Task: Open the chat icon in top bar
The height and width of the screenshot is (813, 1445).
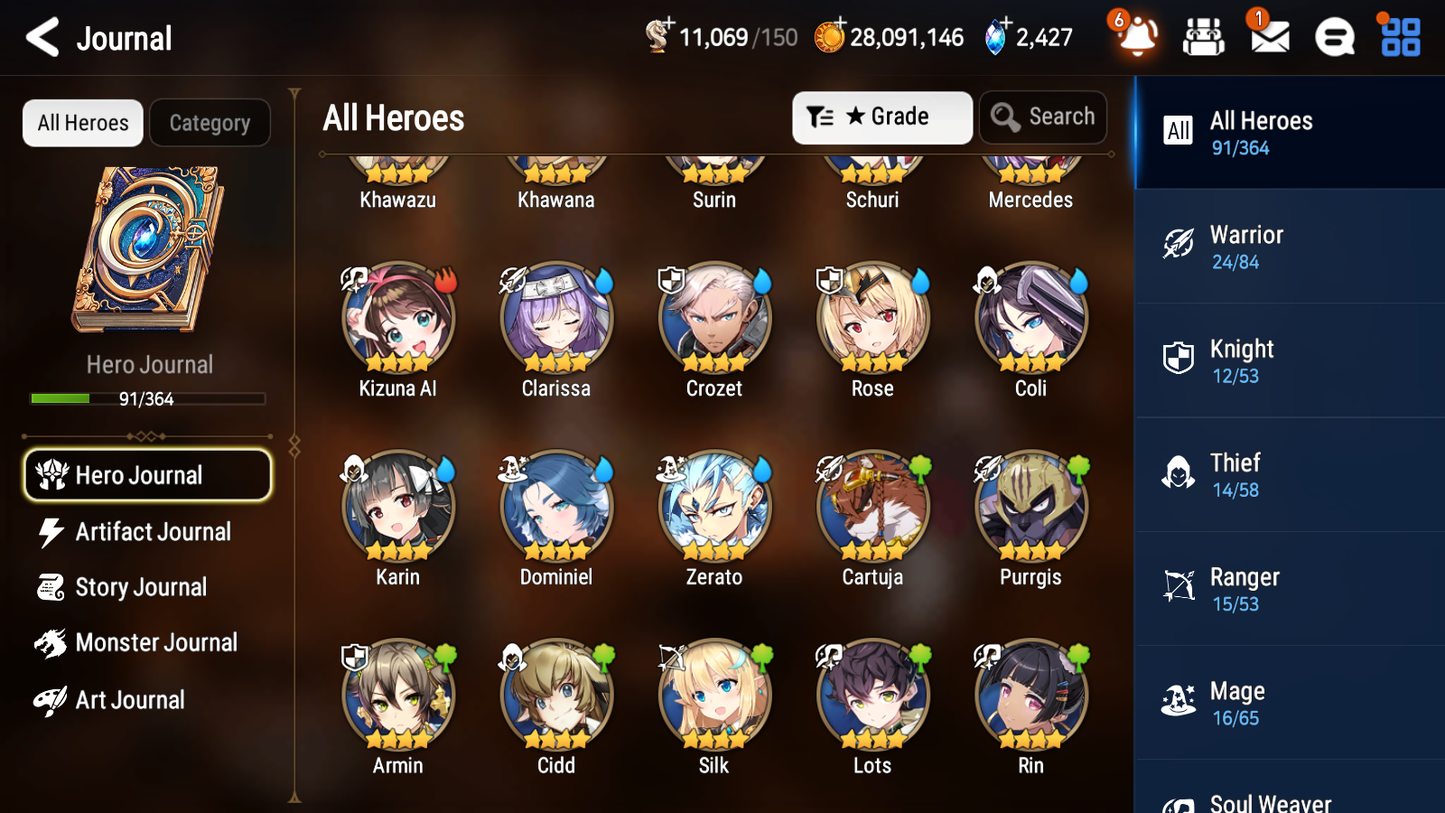Action: [x=1334, y=36]
